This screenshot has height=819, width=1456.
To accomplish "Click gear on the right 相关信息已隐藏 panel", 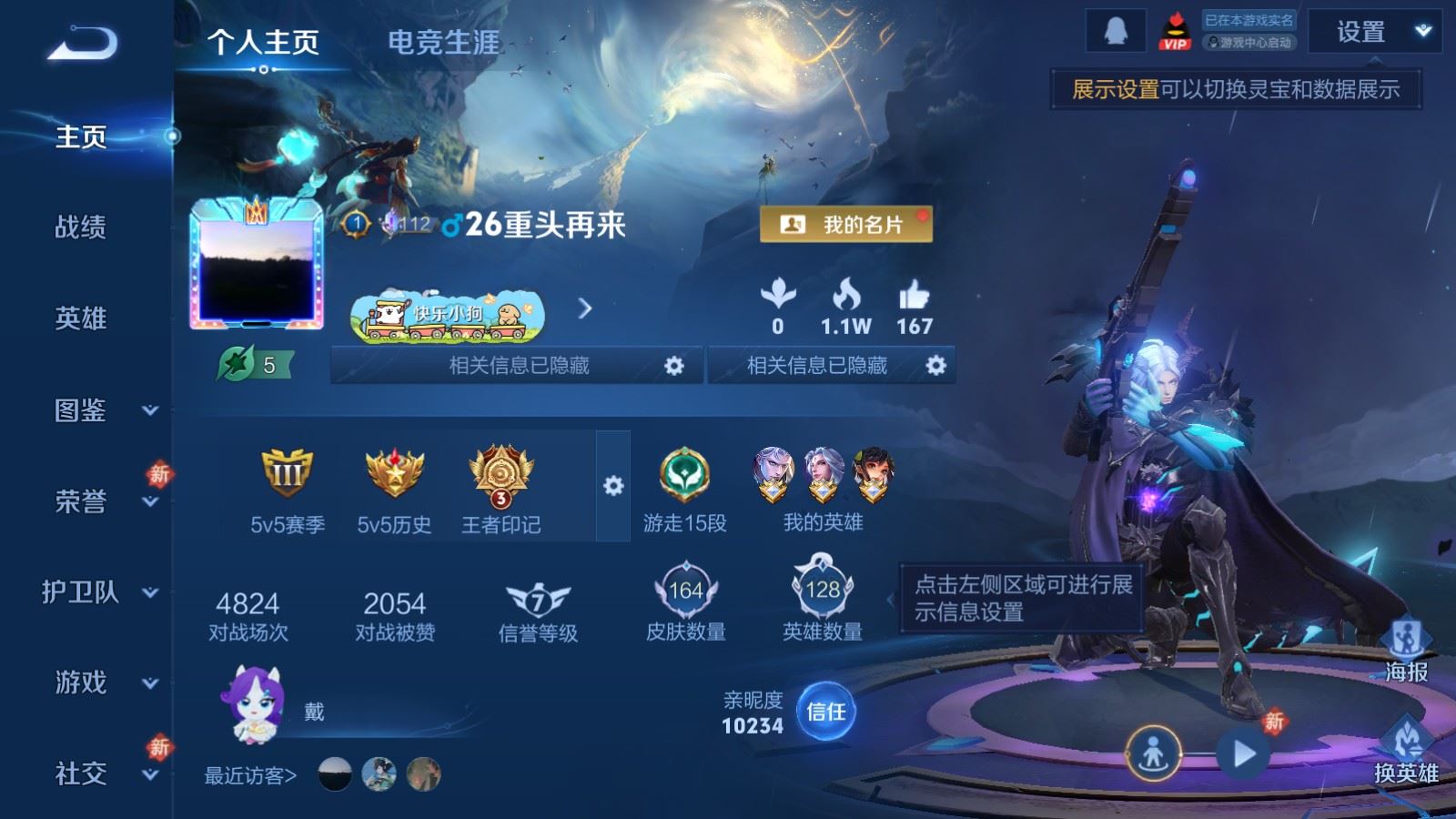I will tap(935, 365).
